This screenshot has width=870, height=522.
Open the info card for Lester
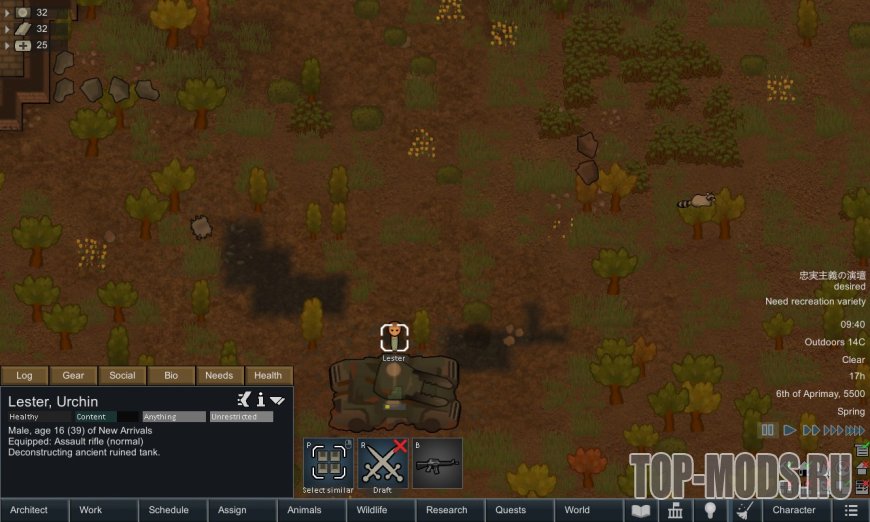point(261,400)
